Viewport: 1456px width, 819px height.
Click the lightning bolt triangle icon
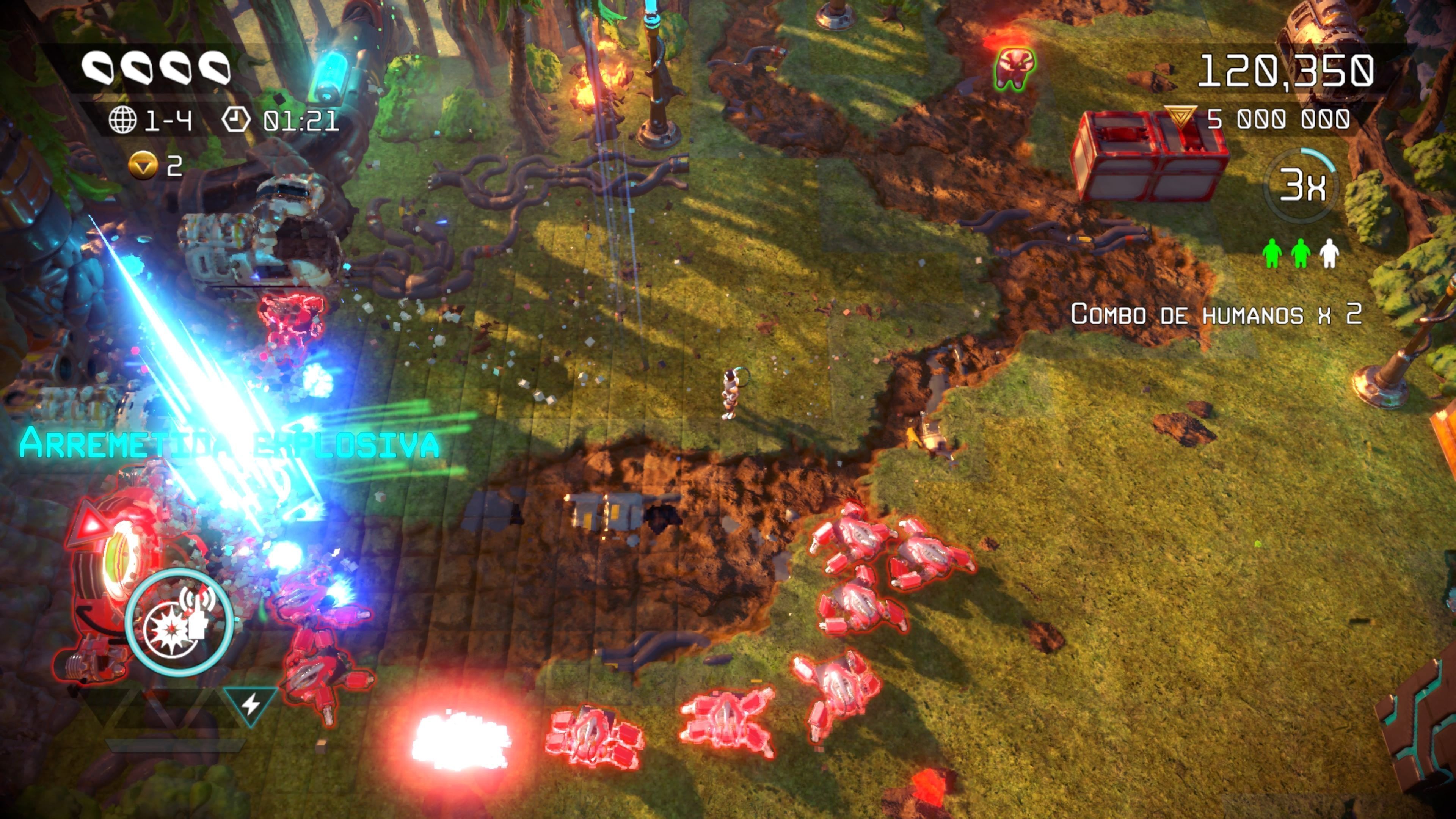coord(250,704)
